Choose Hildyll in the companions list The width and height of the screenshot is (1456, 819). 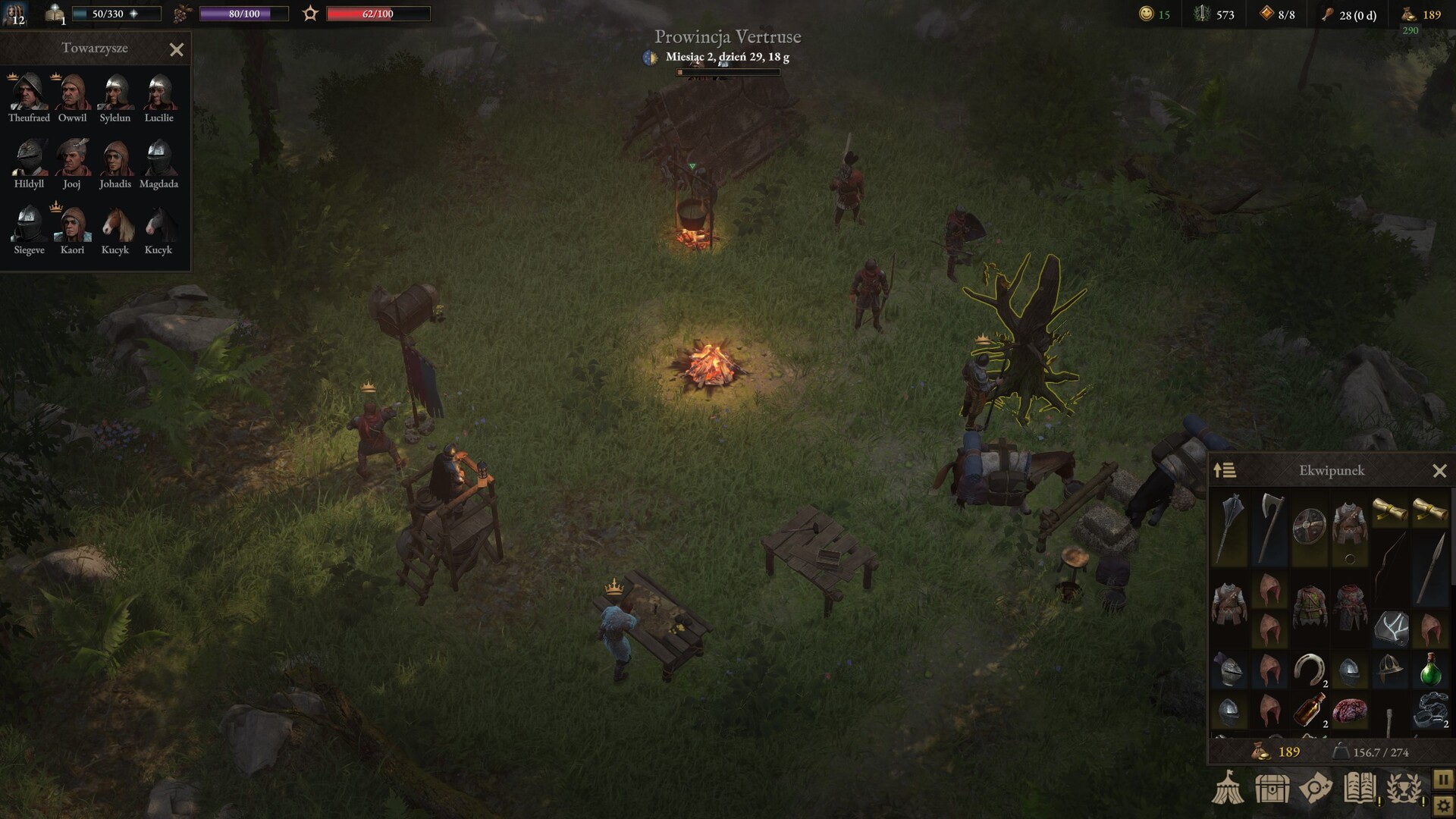(x=29, y=158)
